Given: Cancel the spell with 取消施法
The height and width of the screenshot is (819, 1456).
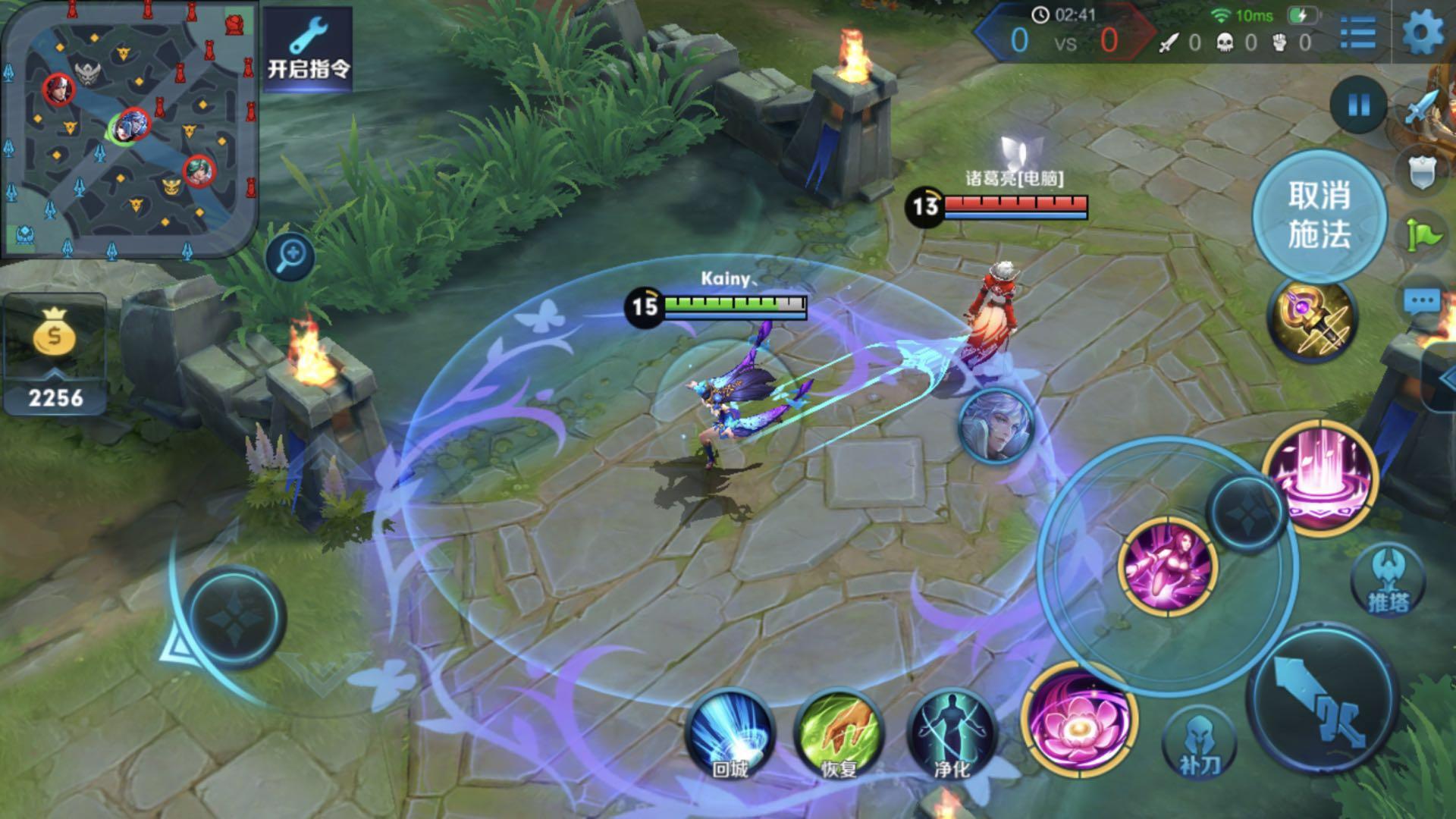Looking at the screenshot, I should [x=1319, y=215].
